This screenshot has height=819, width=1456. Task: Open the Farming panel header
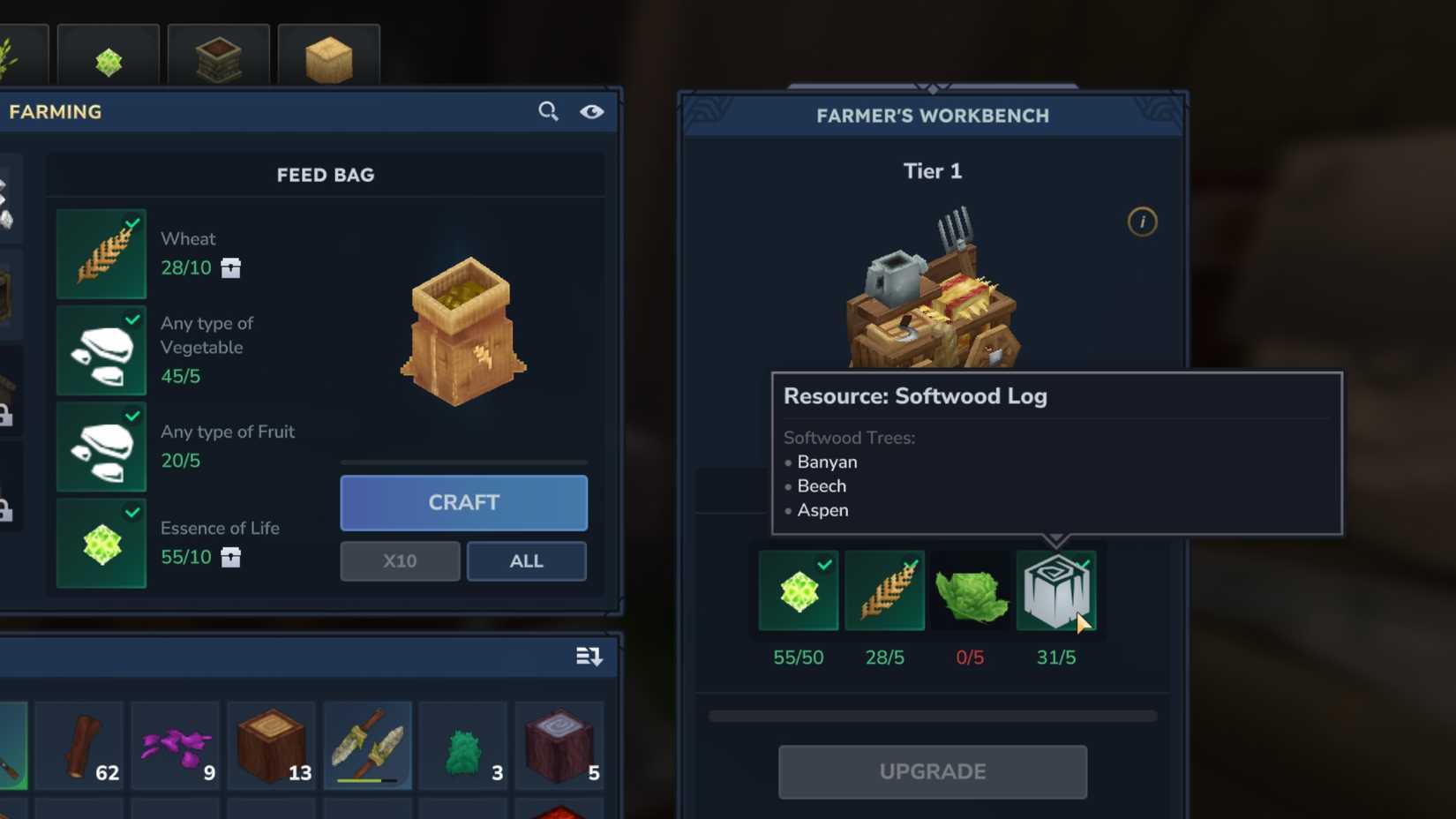55,111
